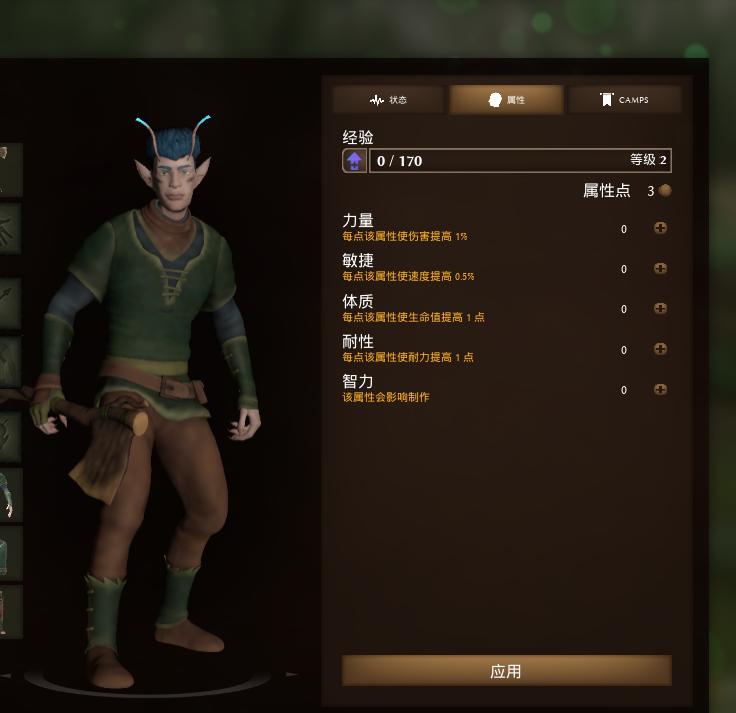Viewport: 736px width, 713px height.
Task: Increase the 敏捷 attribute
Action: [660, 269]
